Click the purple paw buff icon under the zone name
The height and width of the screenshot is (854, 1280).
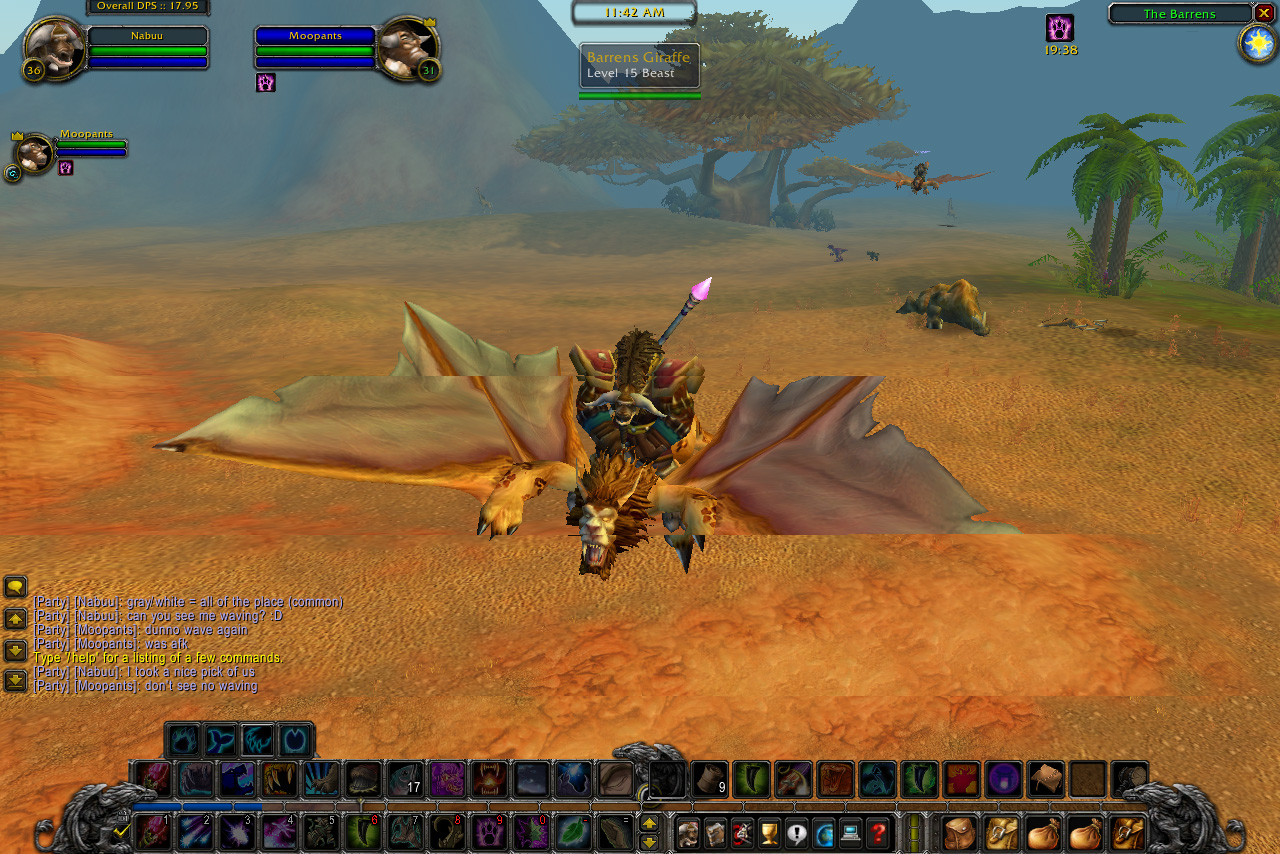(1060, 28)
